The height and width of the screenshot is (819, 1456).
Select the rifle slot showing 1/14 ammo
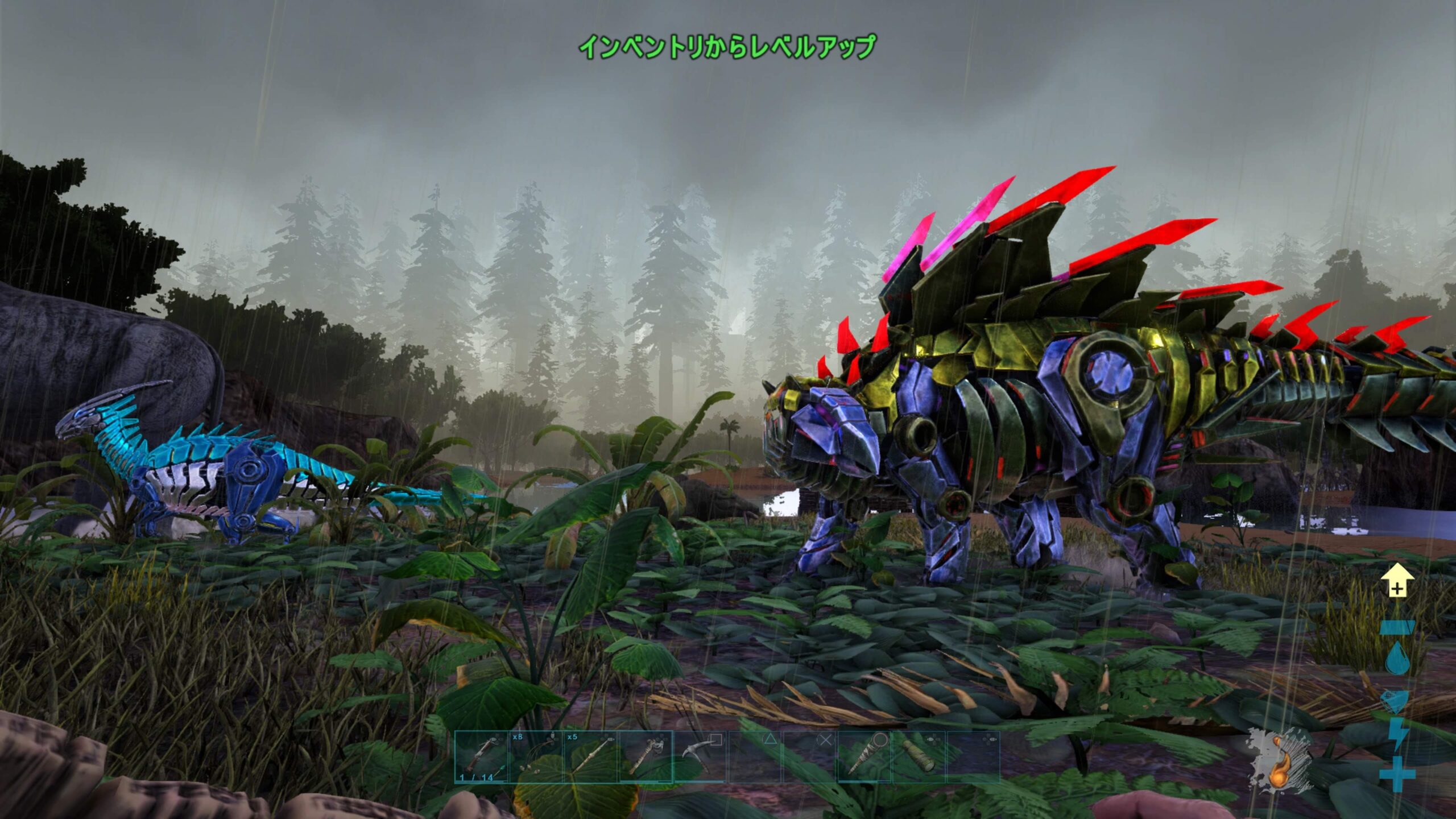coord(481,757)
